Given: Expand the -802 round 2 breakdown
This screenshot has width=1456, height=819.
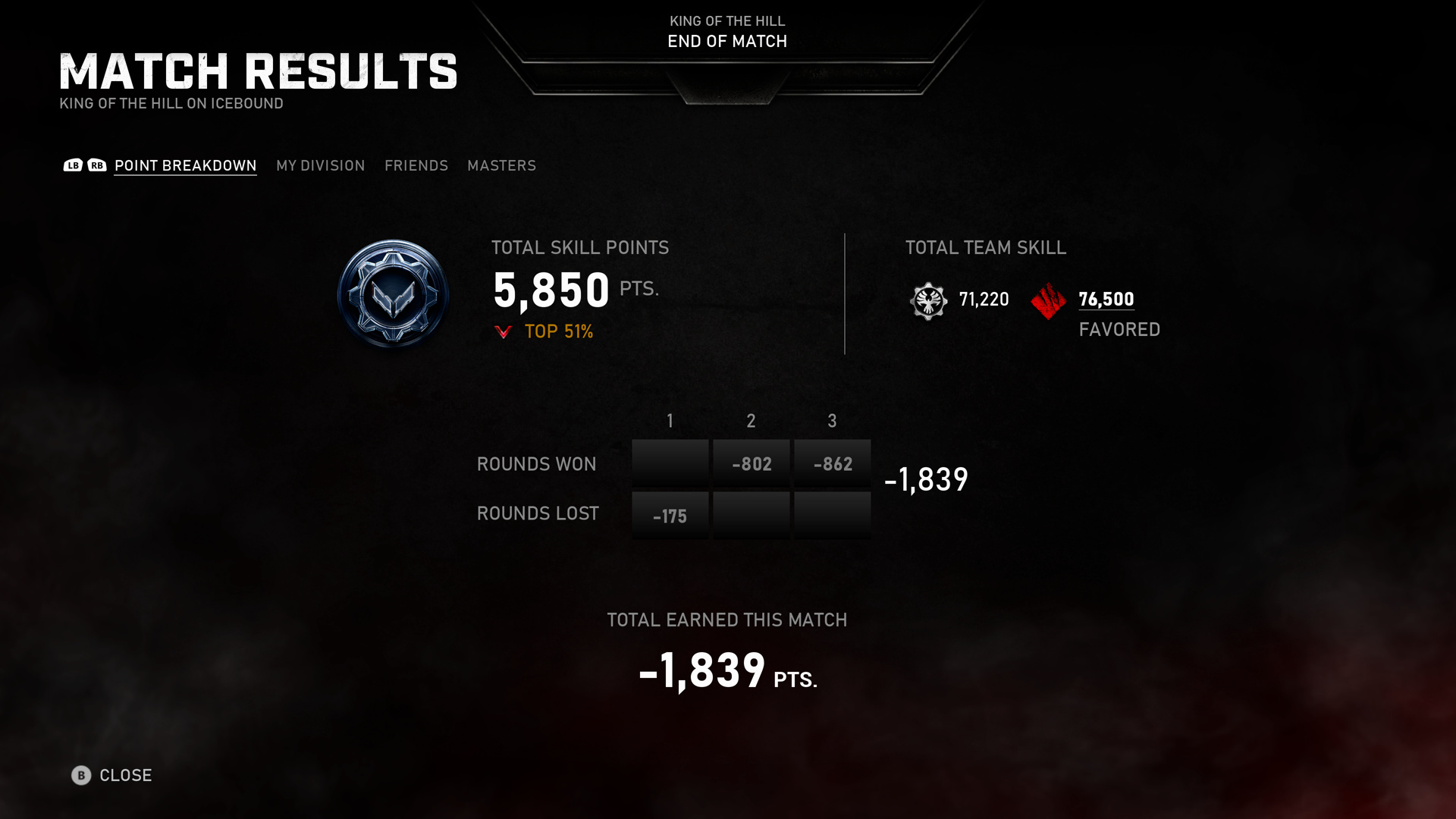Looking at the screenshot, I should tap(751, 463).
